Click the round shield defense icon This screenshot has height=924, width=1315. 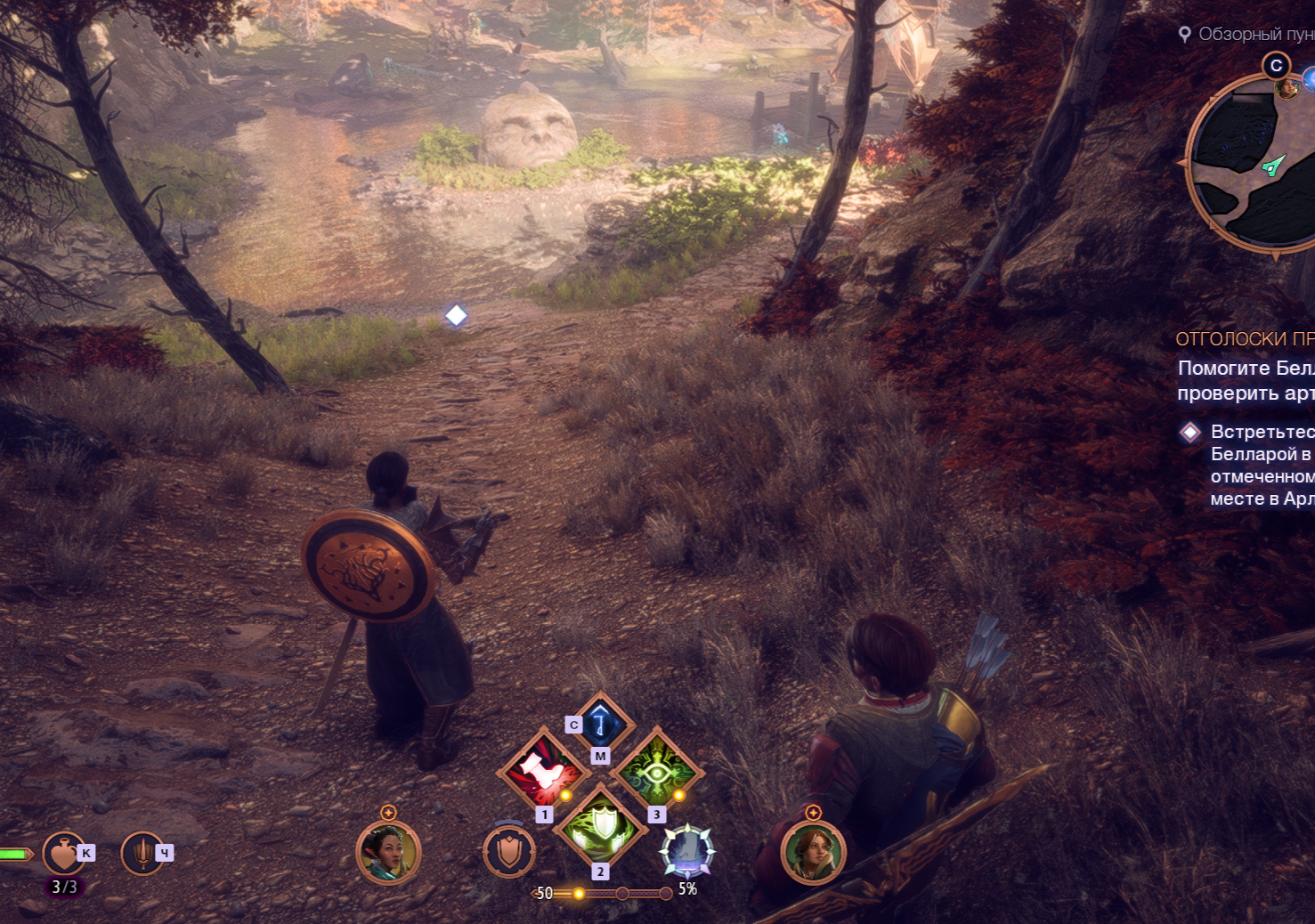pos(509,851)
